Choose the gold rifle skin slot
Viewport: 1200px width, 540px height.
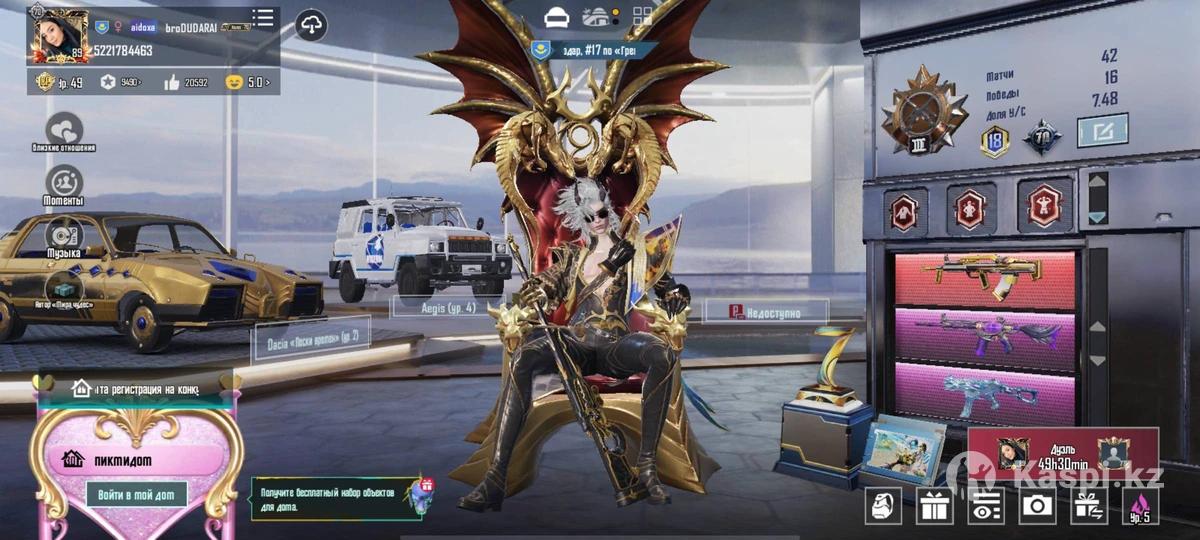(984, 278)
